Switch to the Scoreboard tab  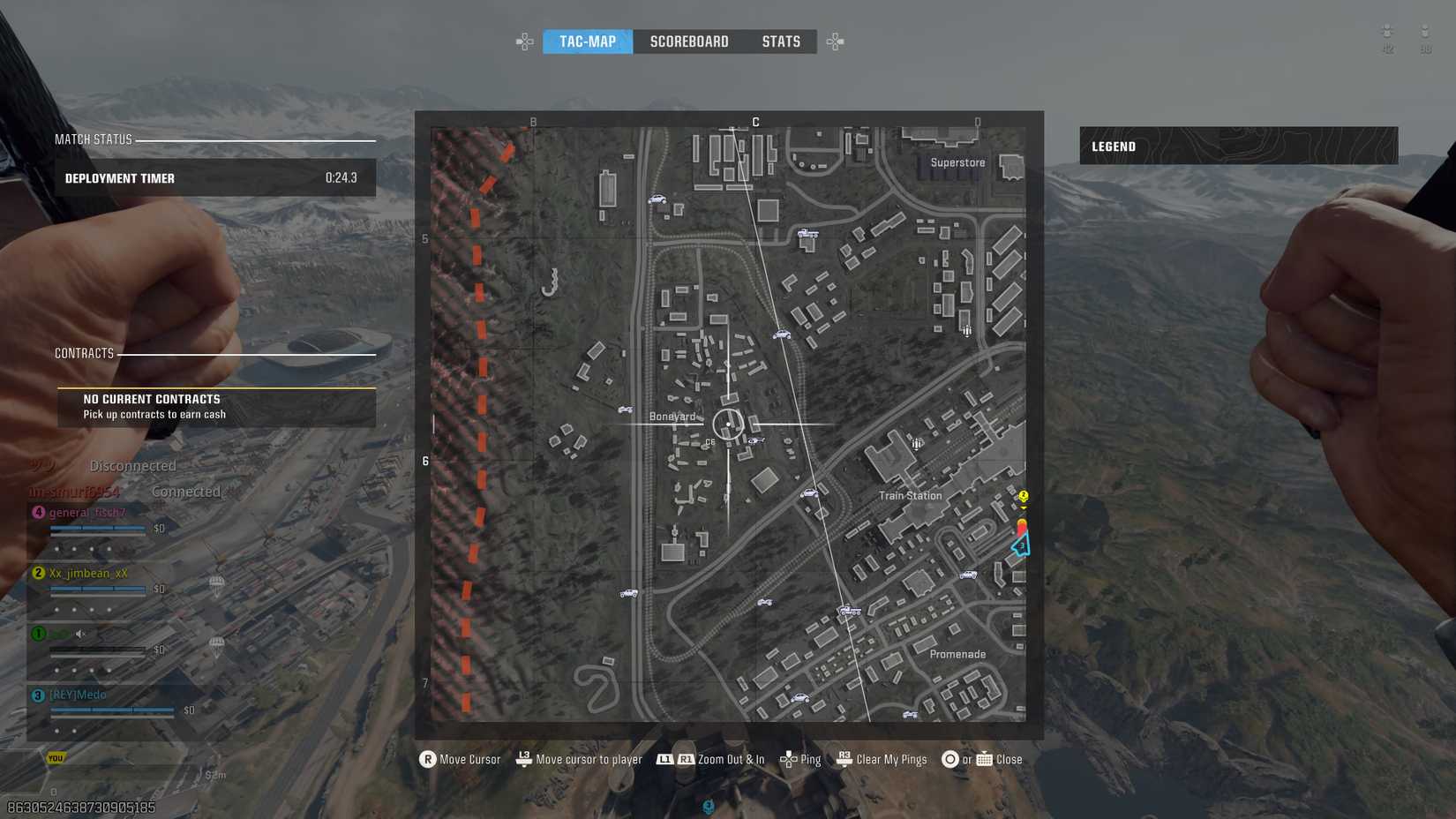[x=689, y=41]
